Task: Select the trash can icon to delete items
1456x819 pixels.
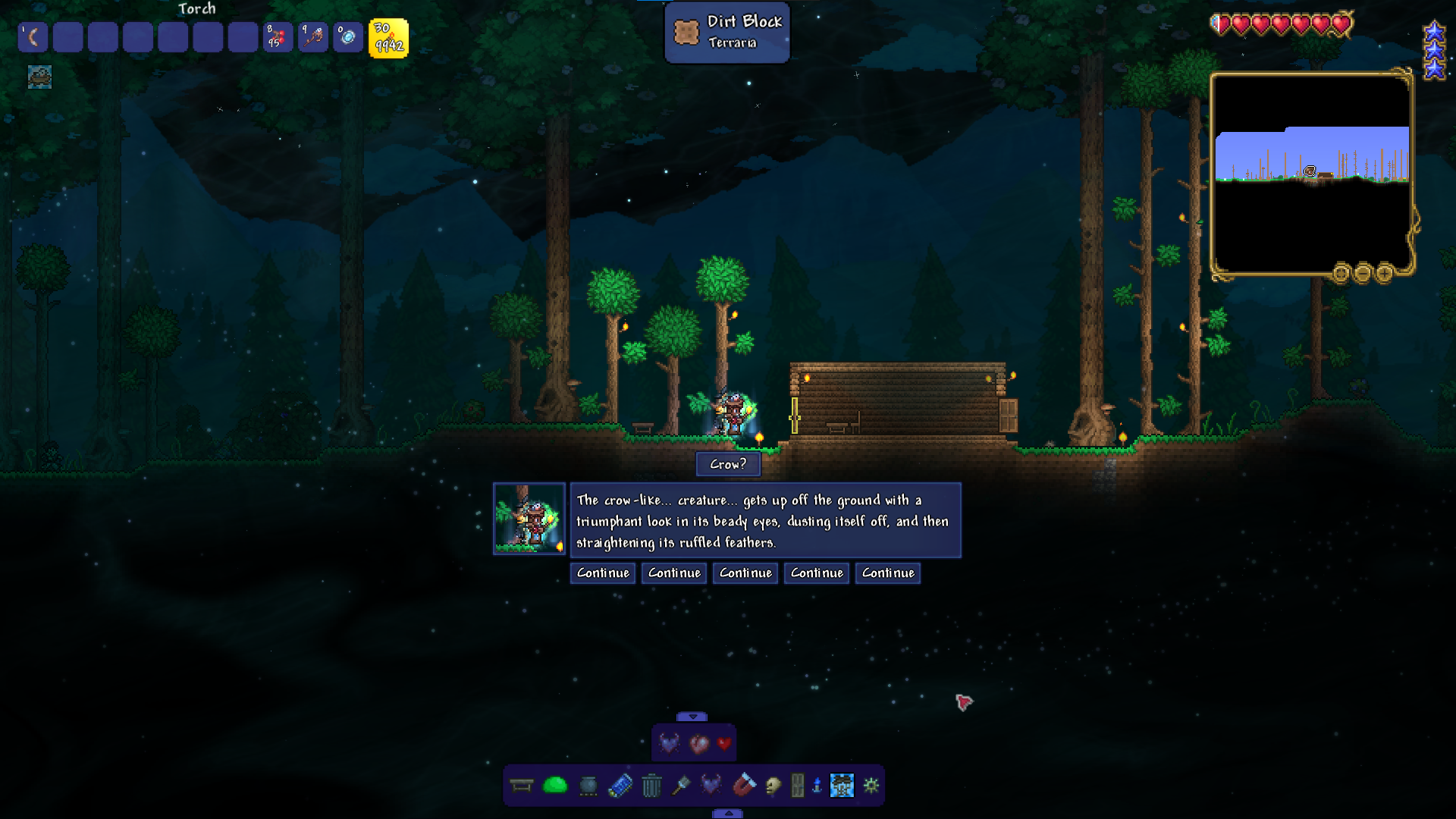Action: 650,786
